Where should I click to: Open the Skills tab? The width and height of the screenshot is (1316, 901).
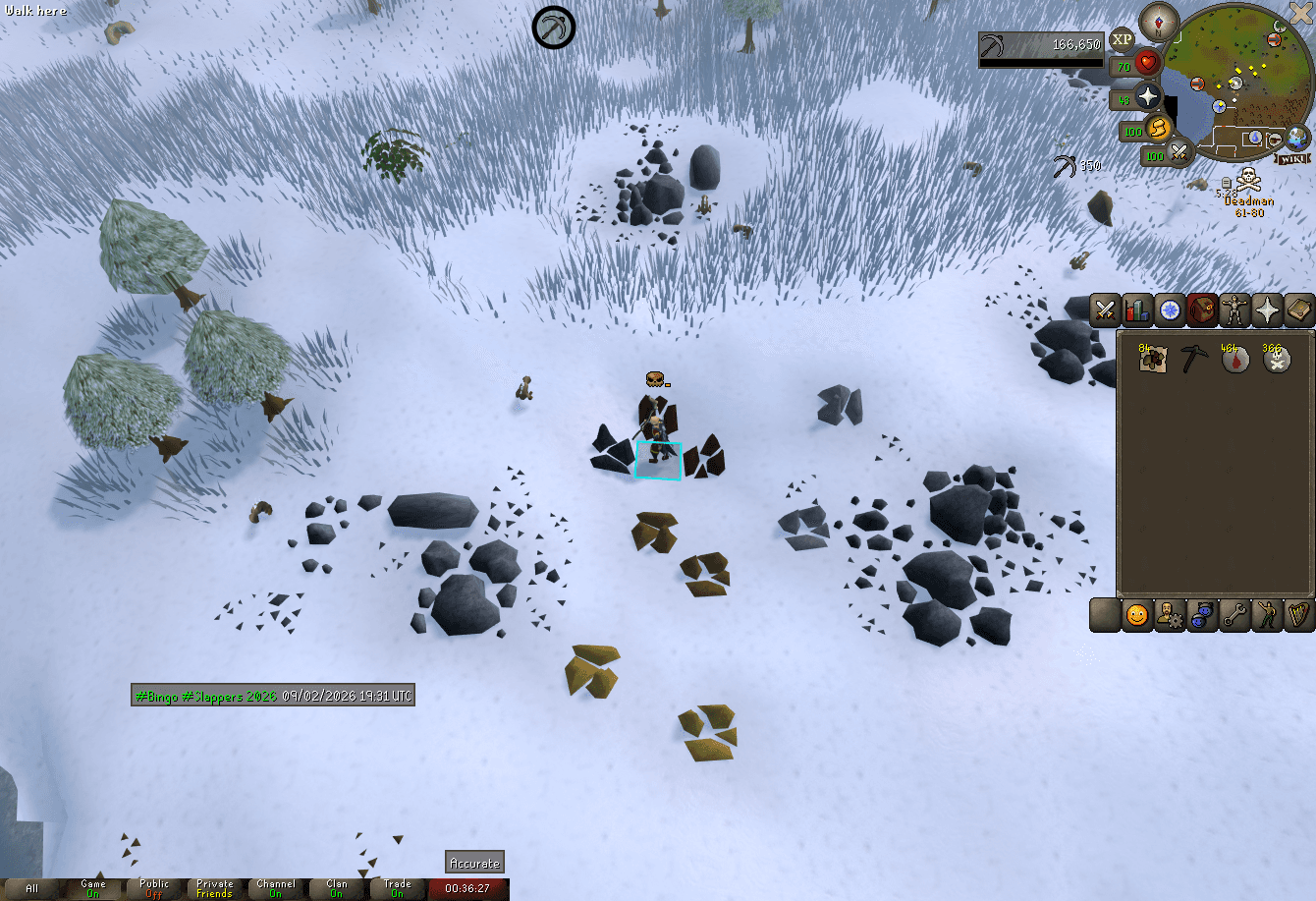(x=1136, y=310)
